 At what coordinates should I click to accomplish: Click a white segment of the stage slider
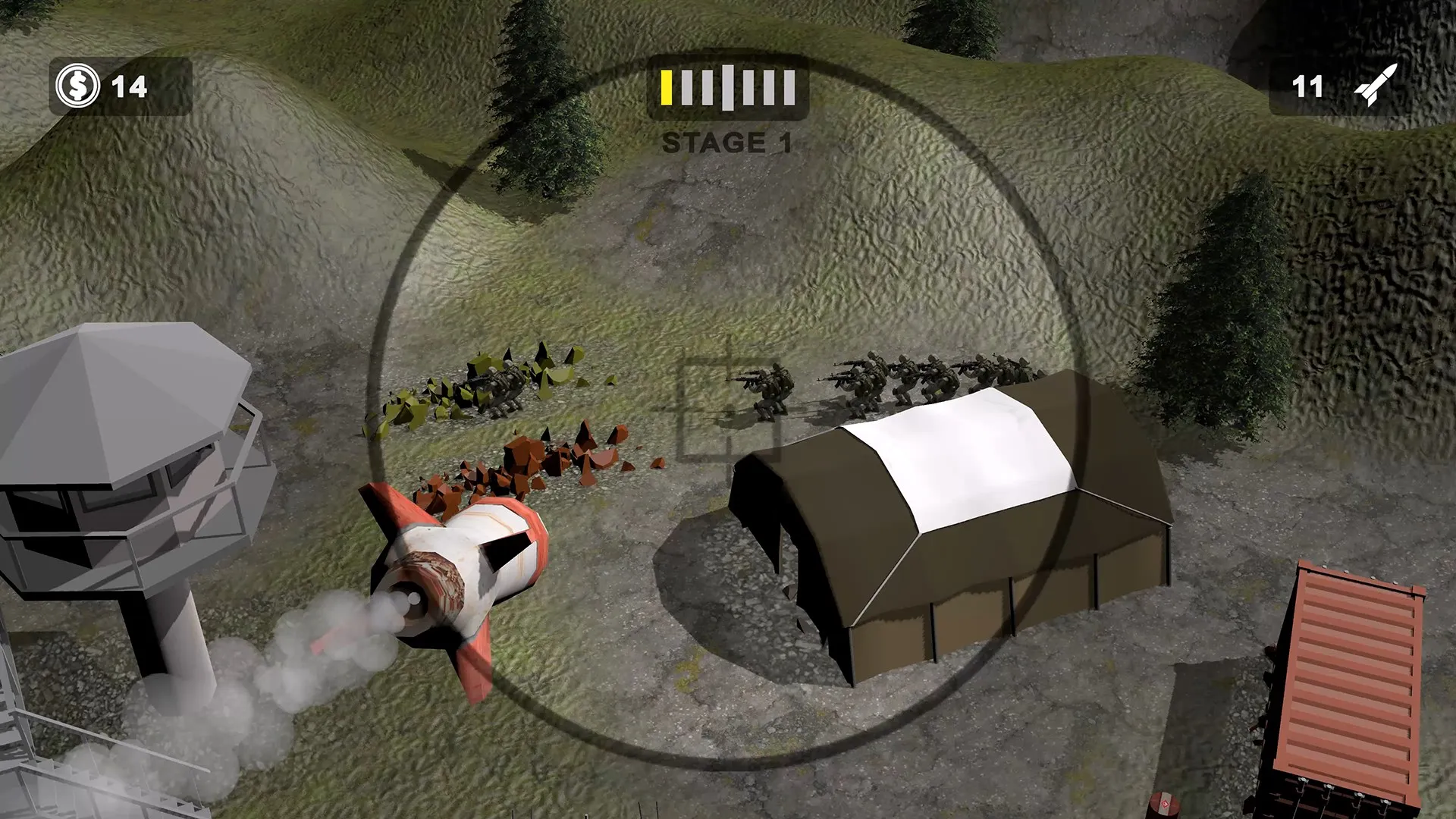coord(728,87)
